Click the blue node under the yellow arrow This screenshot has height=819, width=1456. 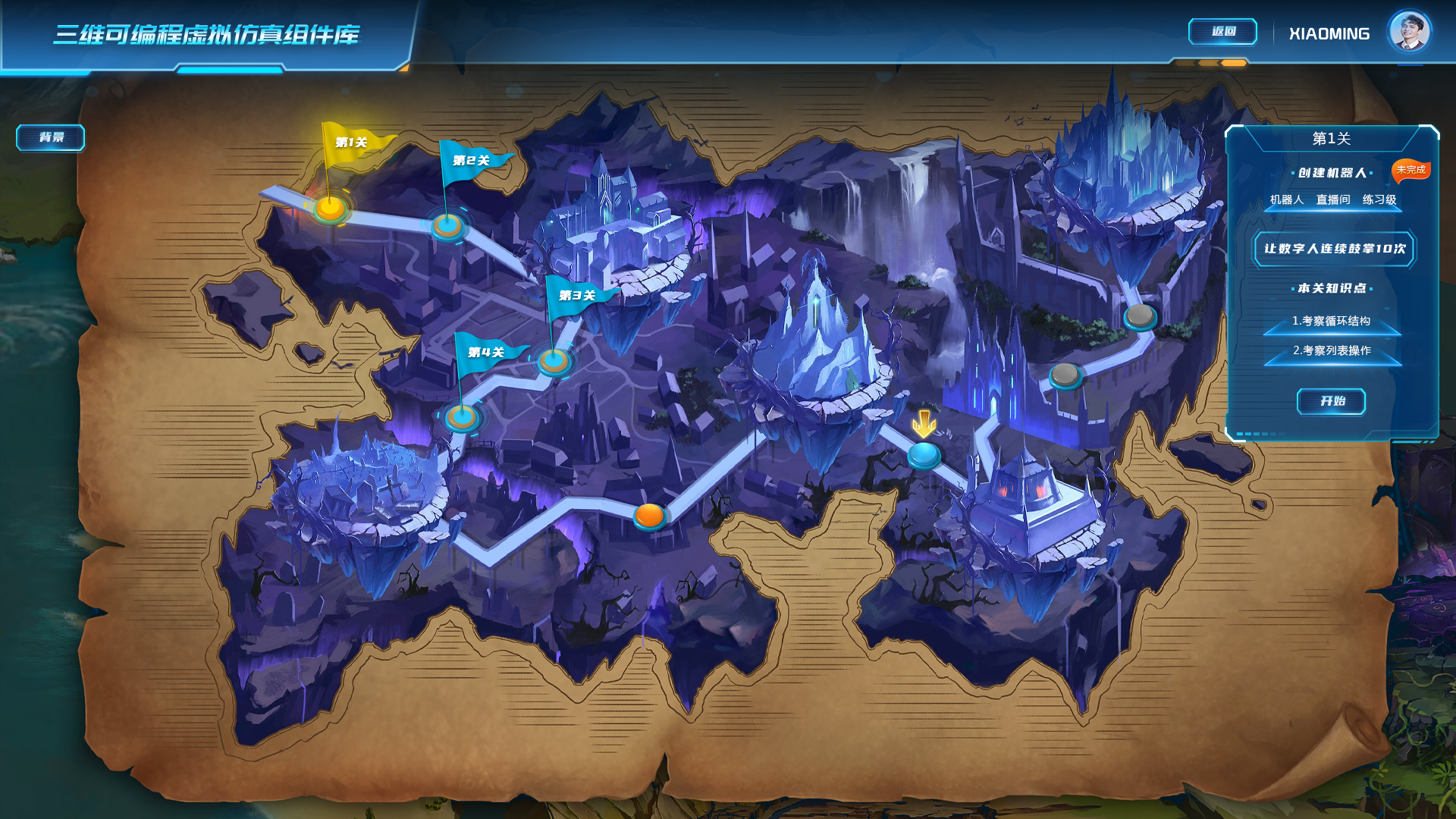pyautogui.click(x=924, y=454)
